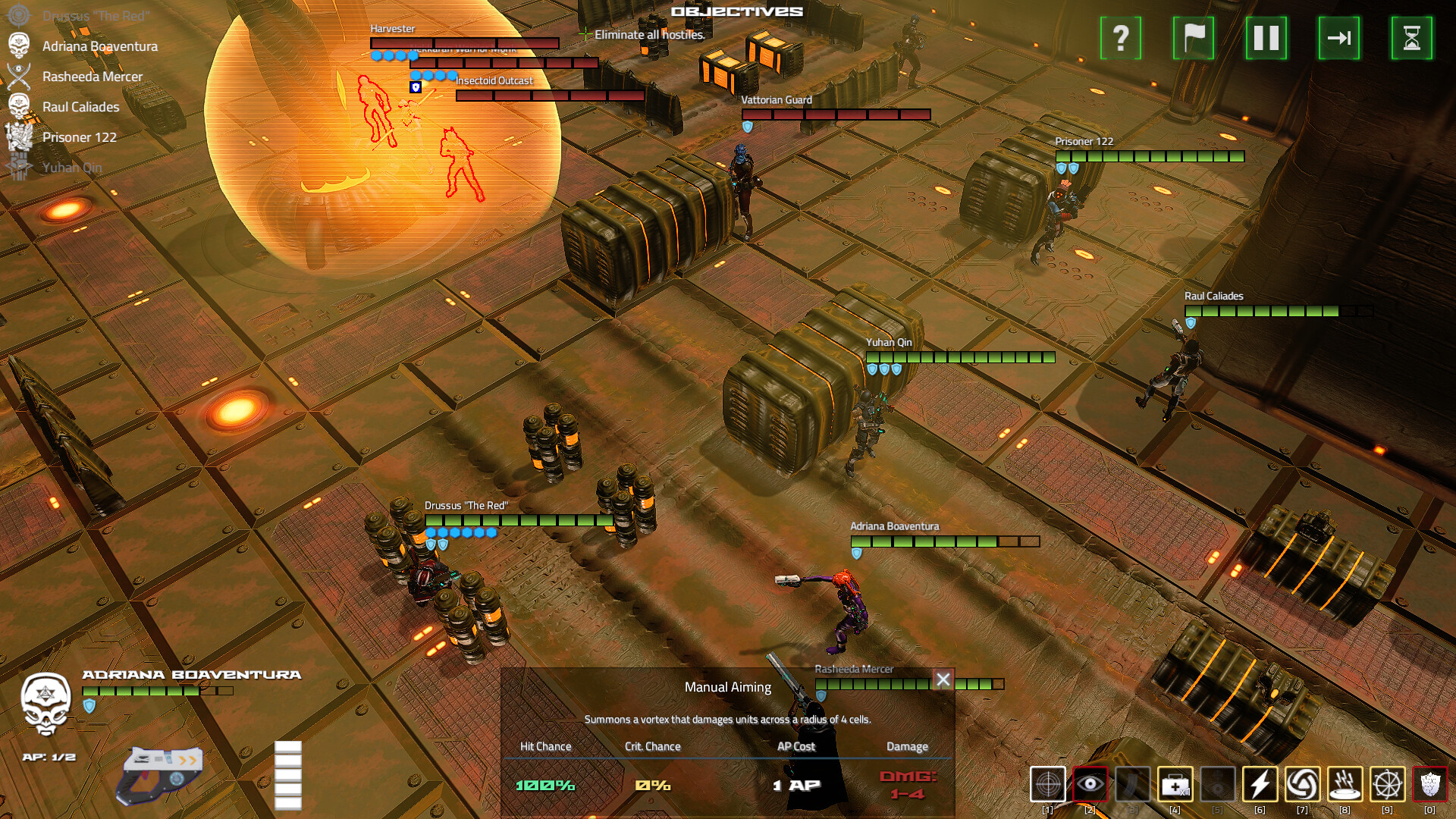Screen dimensions: 1456x819
Task: Select Raul Caliades in the party list
Action: pyautogui.click(x=80, y=107)
